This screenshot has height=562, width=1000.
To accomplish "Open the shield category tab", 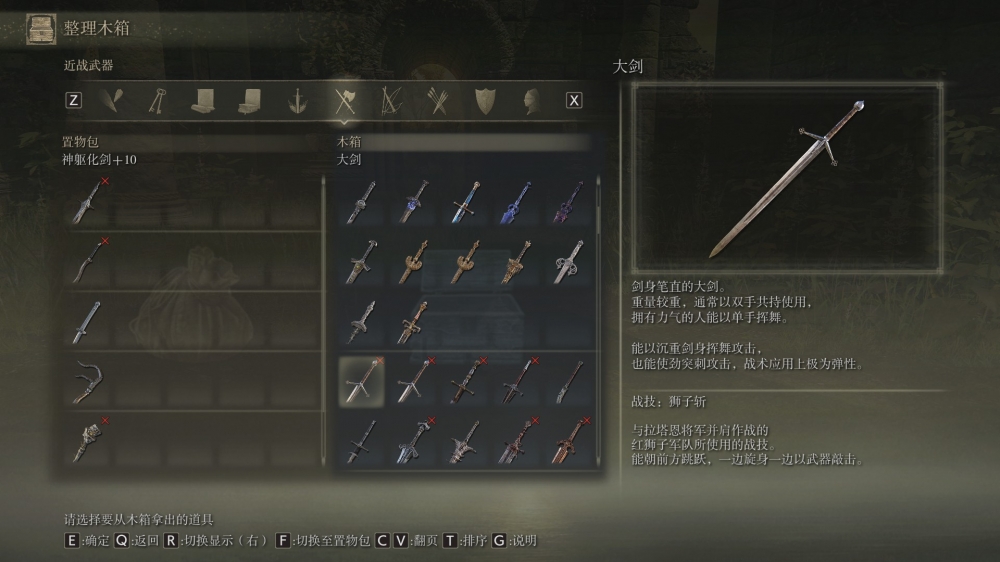I will click(x=485, y=100).
